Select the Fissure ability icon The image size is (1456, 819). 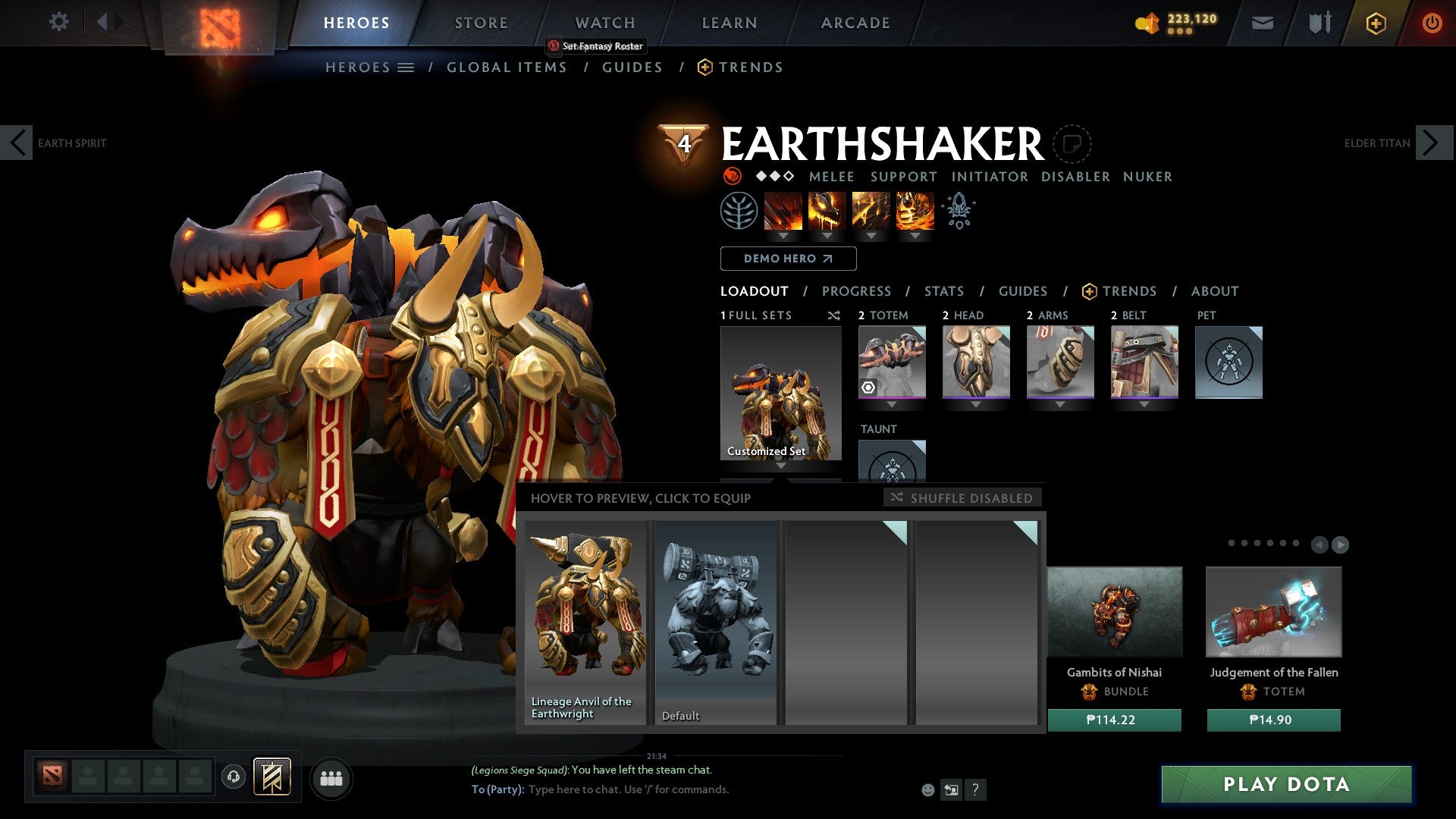tap(783, 211)
